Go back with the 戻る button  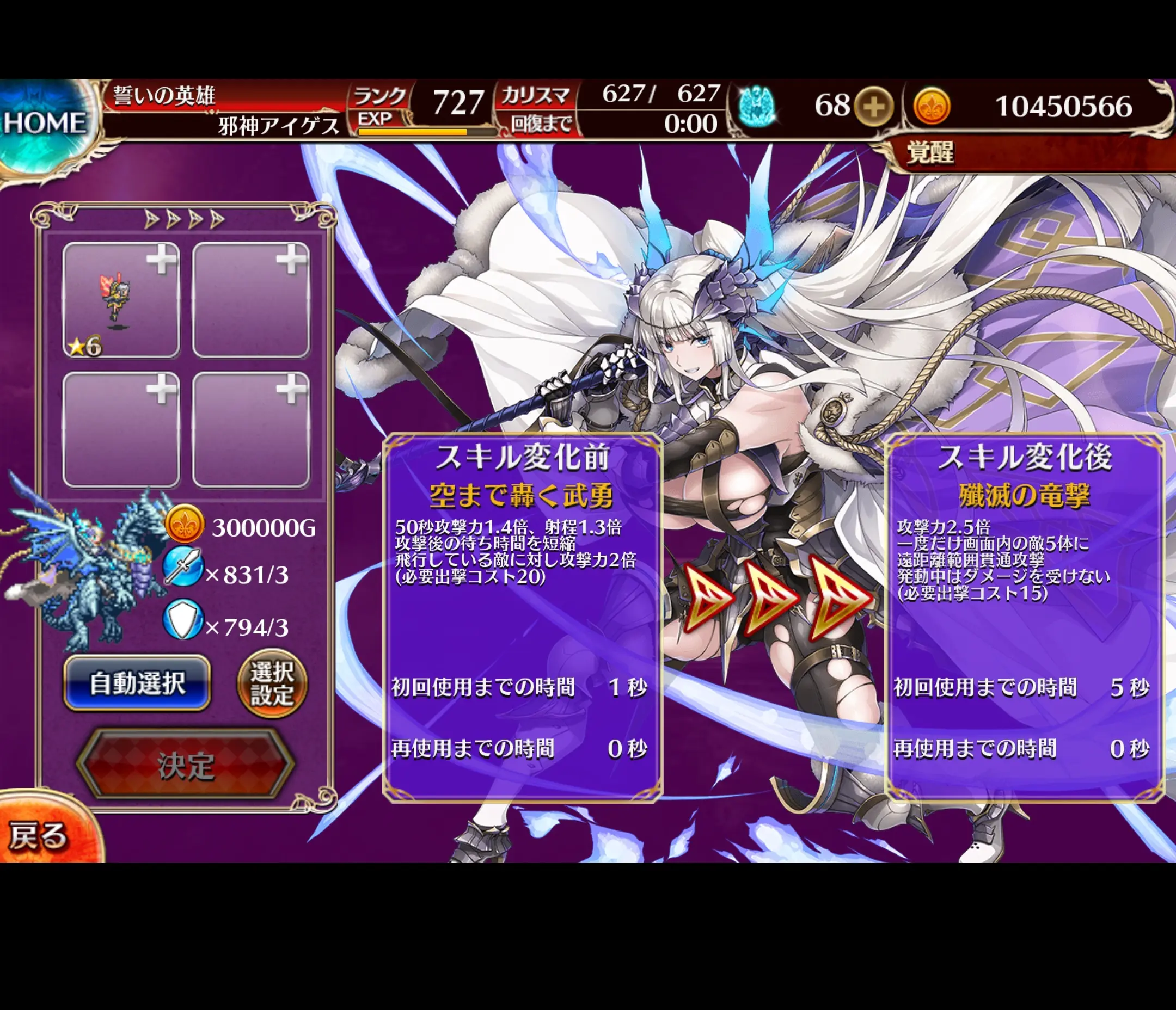[x=39, y=835]
